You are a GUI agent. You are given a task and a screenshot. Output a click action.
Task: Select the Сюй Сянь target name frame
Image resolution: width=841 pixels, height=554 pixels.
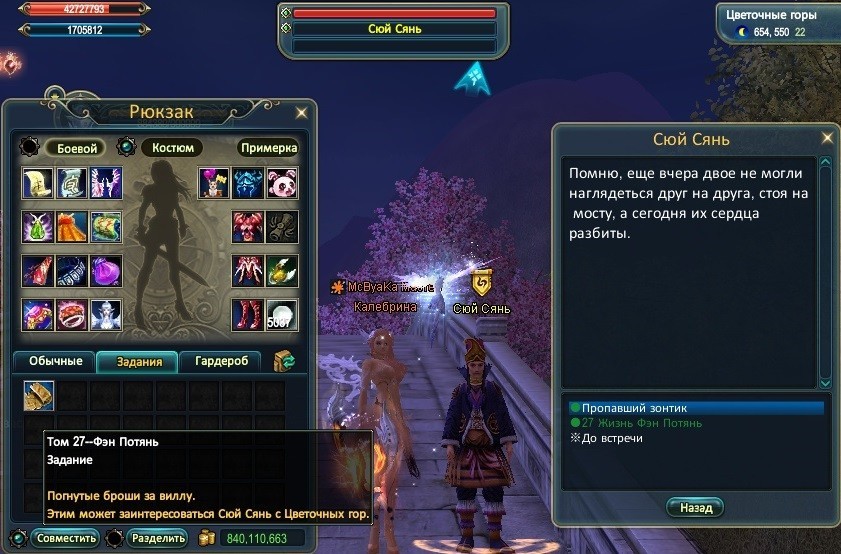[394, 29]
